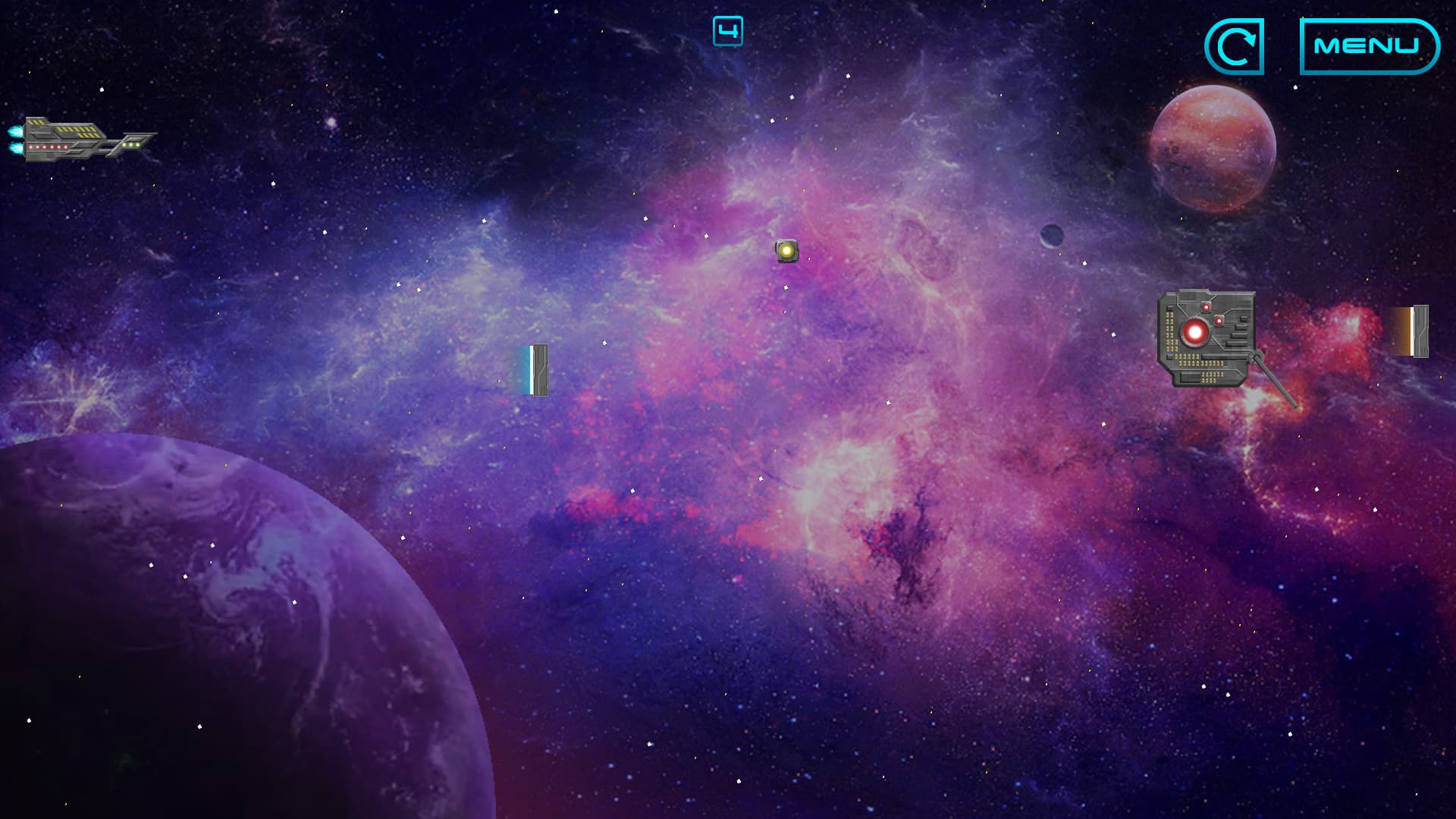Click the small red light on station's top

(1207, 307)
